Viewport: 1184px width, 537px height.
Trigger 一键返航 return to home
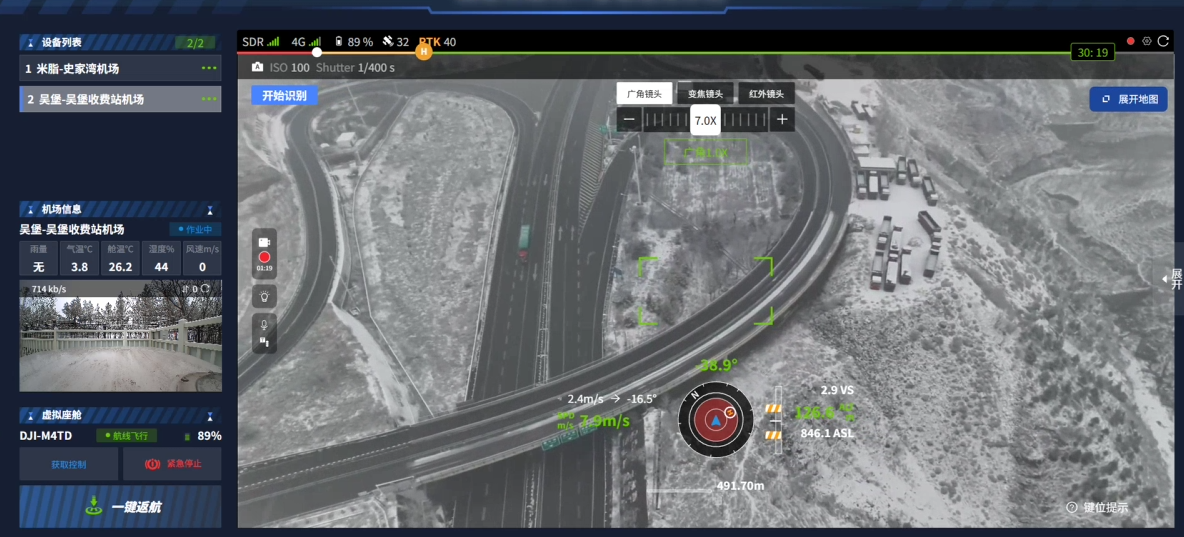121,506
